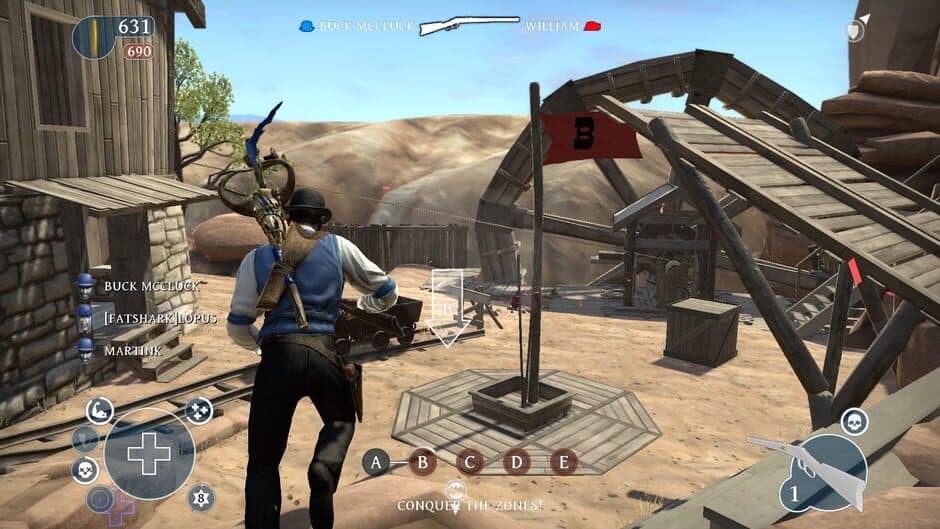The height and width of the screenshot is (529, 940).
Task: Select the rifle weapon slot
Action: (x=822, y=472)
